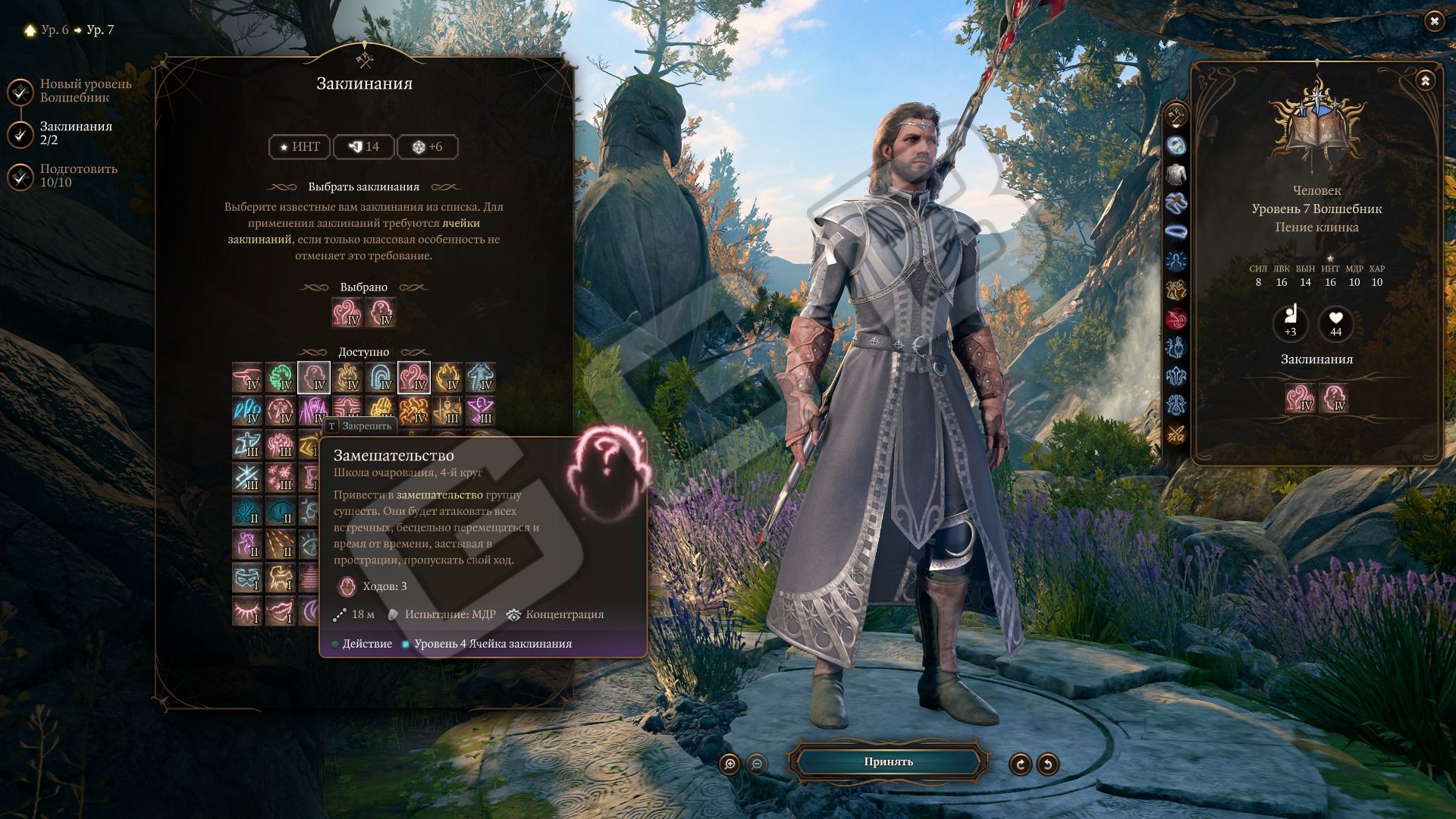Open the red target side tab
Image resolution: width=1456 pixels, height=819 pixels.
point(1176,318)
